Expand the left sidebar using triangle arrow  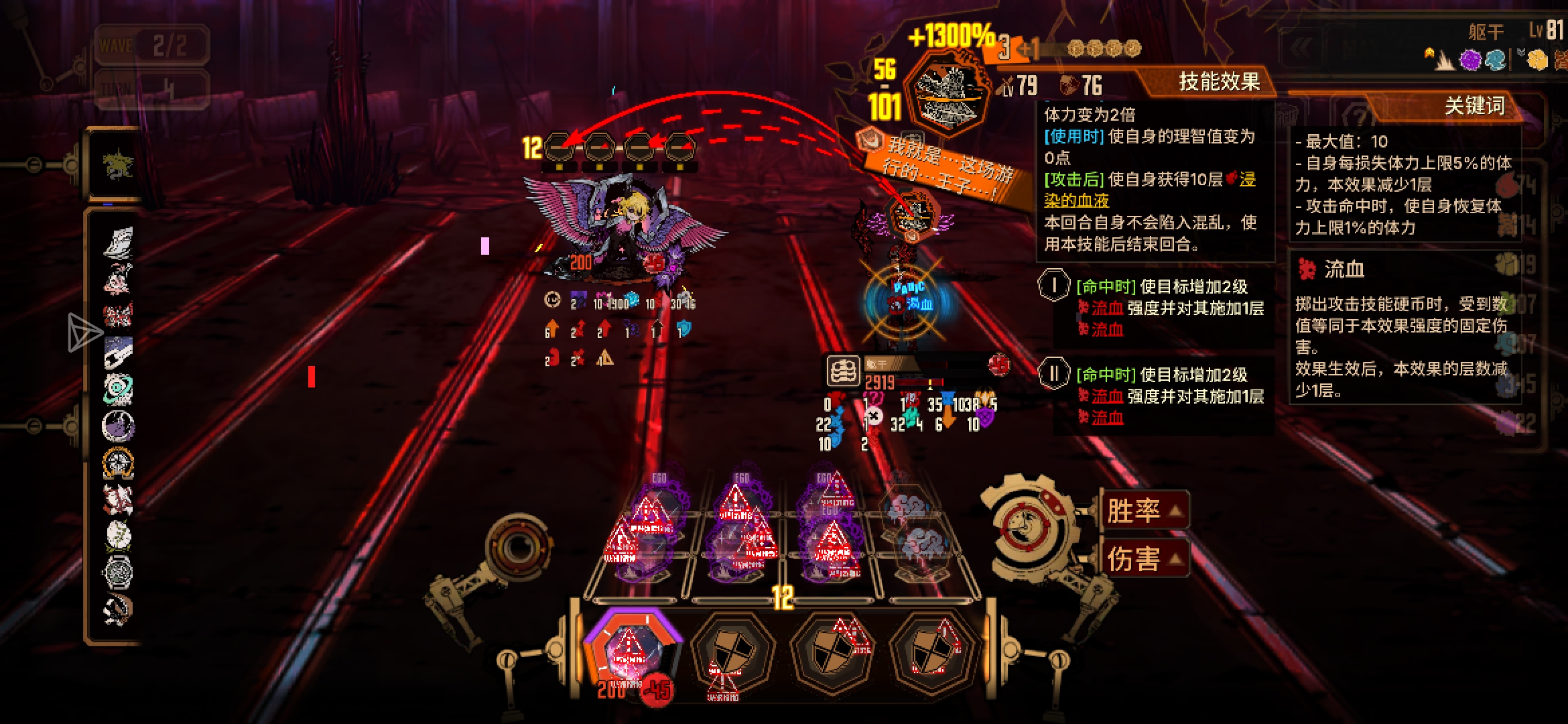pyautogui.click(x=84, y=333)
